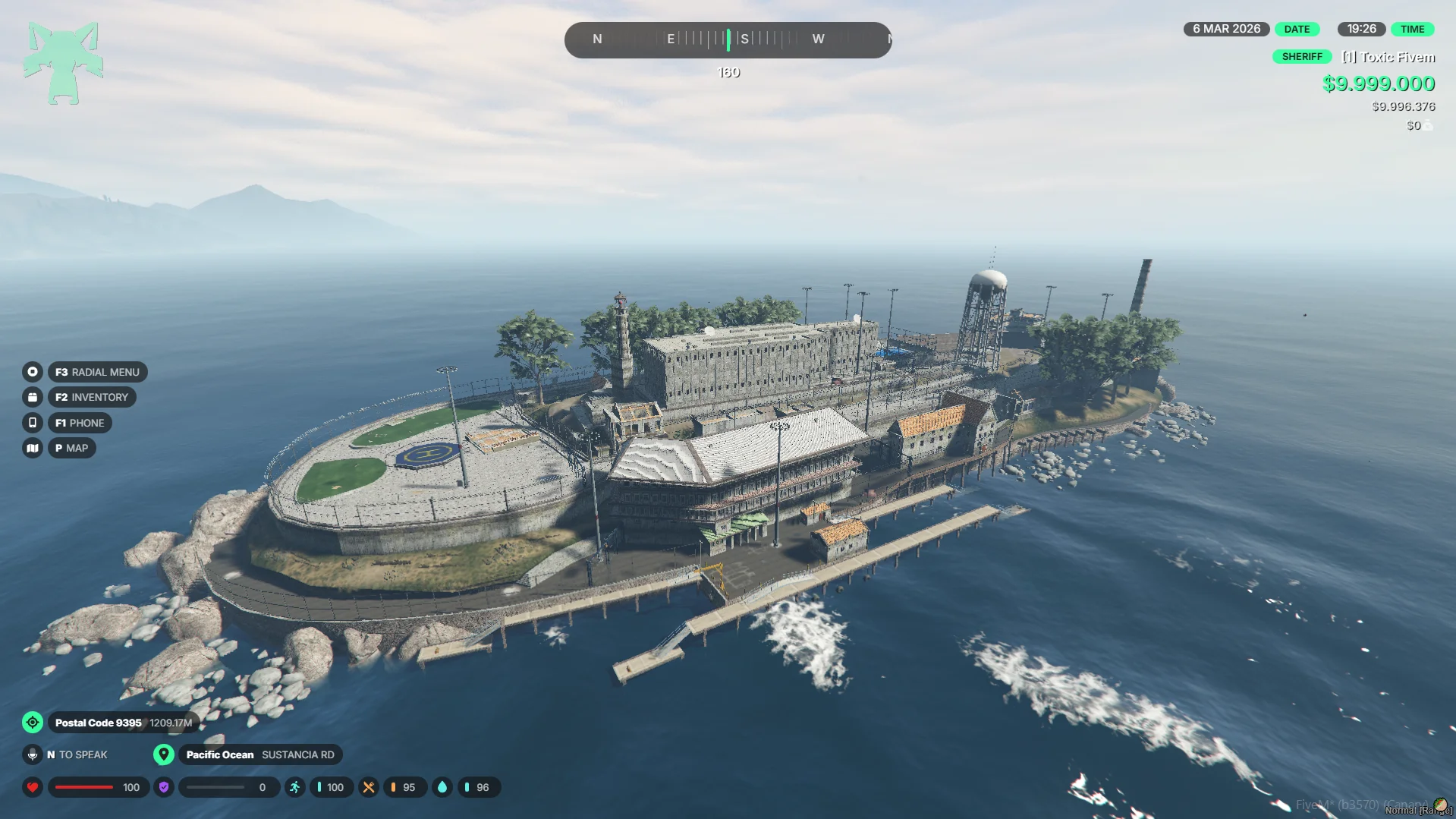Select the F1 phone icon

click(x=32, y=423)
